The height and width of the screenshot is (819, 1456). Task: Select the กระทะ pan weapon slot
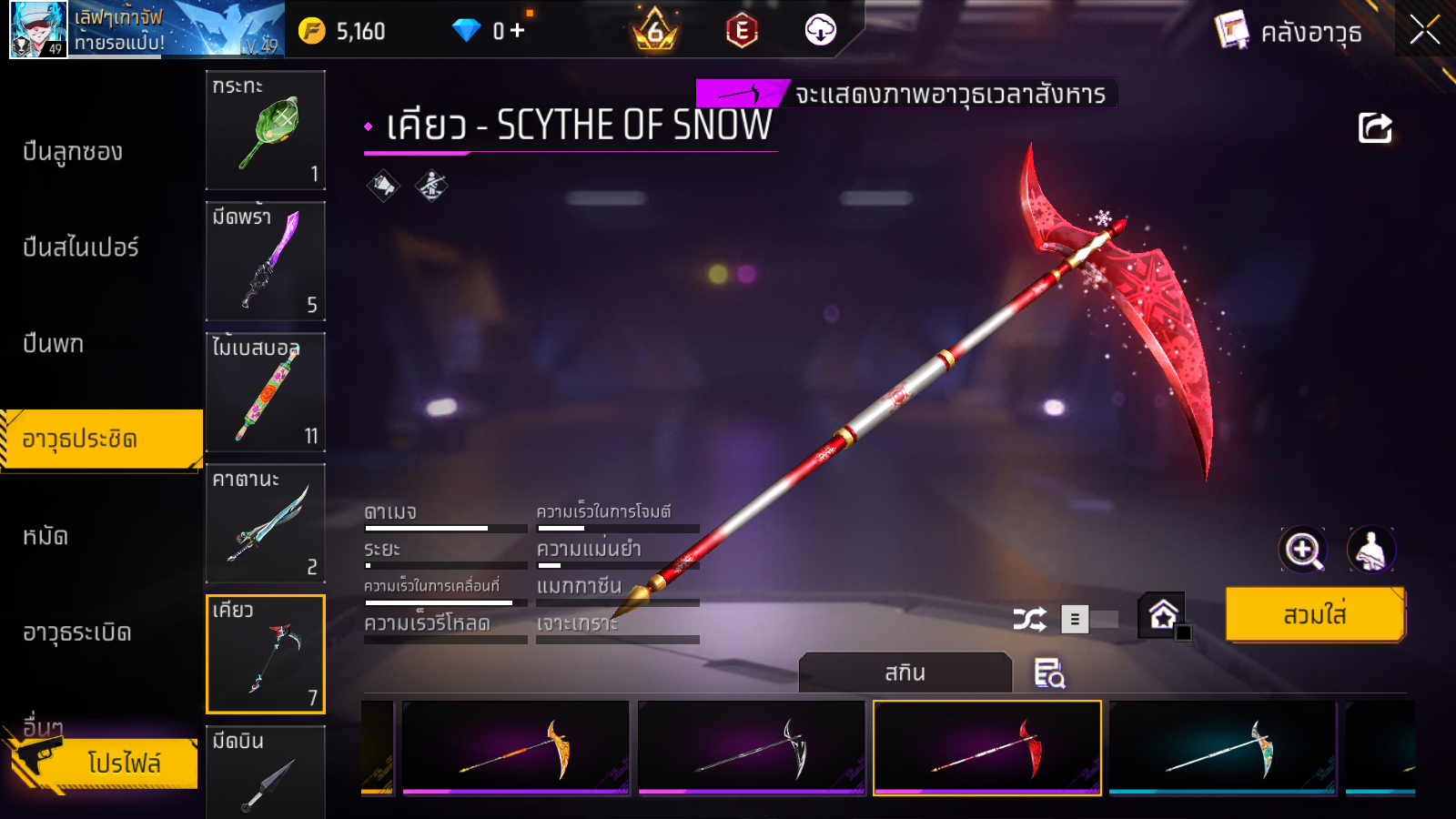266,130
